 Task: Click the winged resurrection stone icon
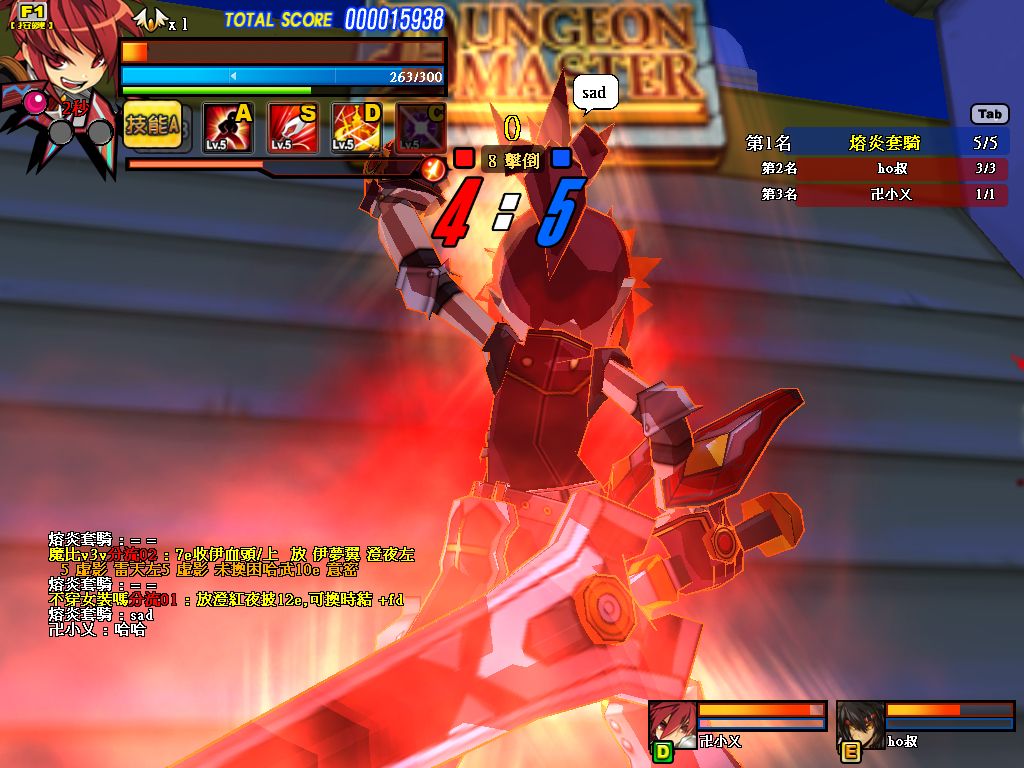point(150,19)
